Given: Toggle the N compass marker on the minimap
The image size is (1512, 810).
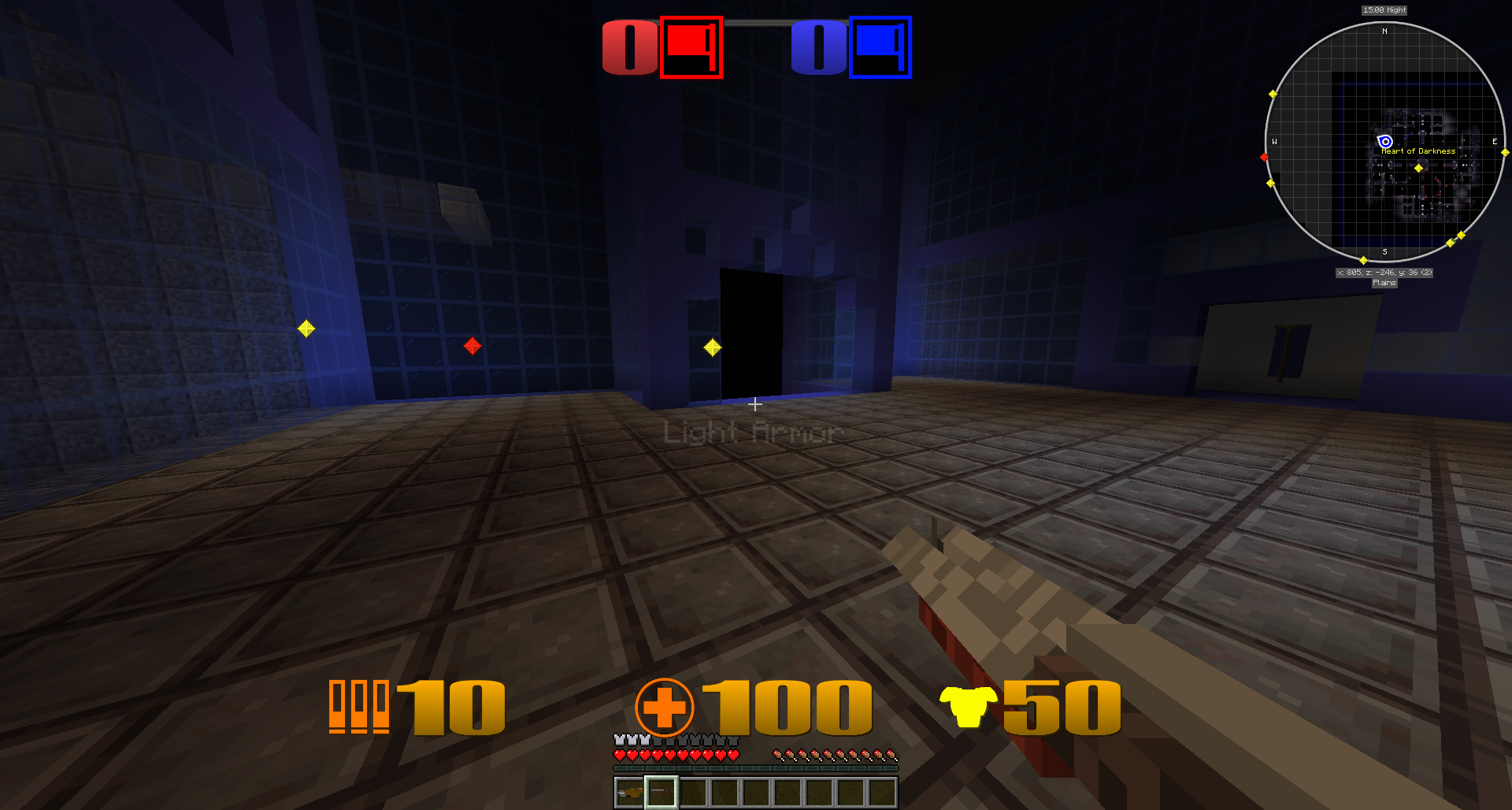Looking at the screenshot, I should 1384,32.
